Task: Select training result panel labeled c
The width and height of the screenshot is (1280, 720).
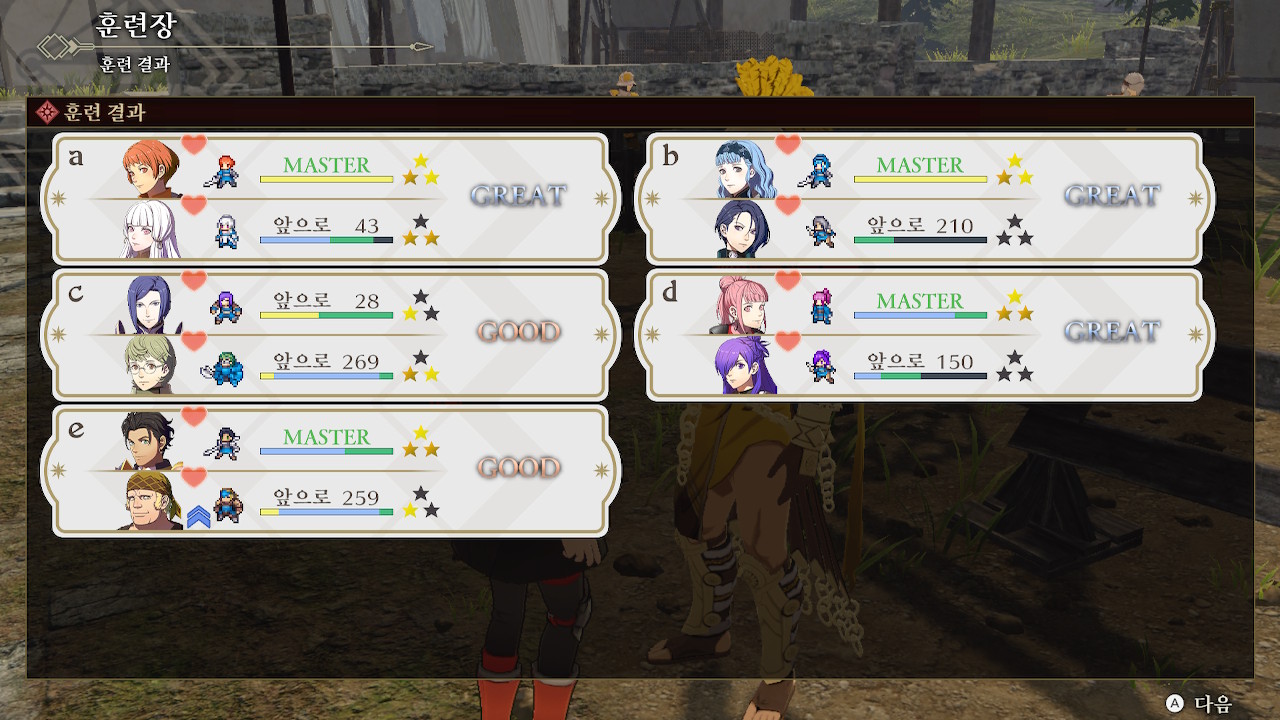Action: point(330,334)
